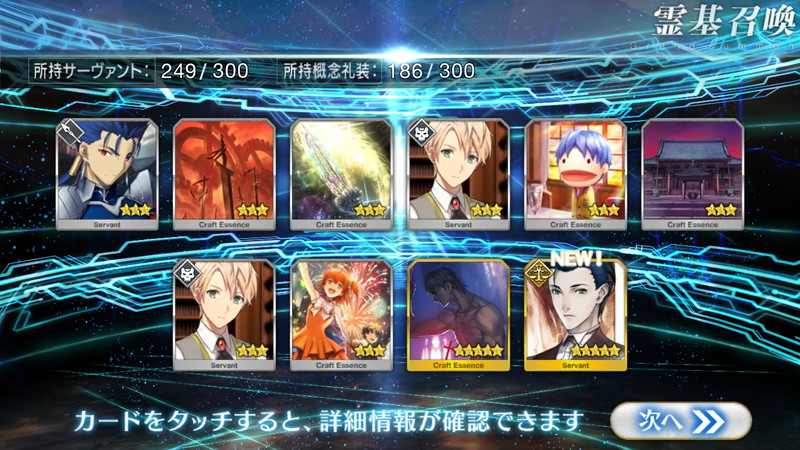View the blue-haired lancer Servant card
The image size is (800, 450).
[x=107, y=174]
